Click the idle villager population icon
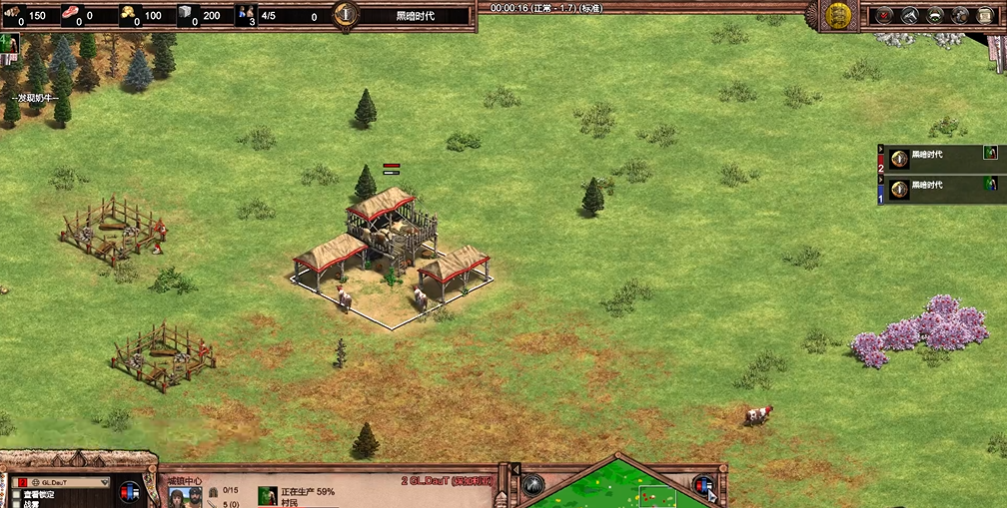 click(246, 15)
